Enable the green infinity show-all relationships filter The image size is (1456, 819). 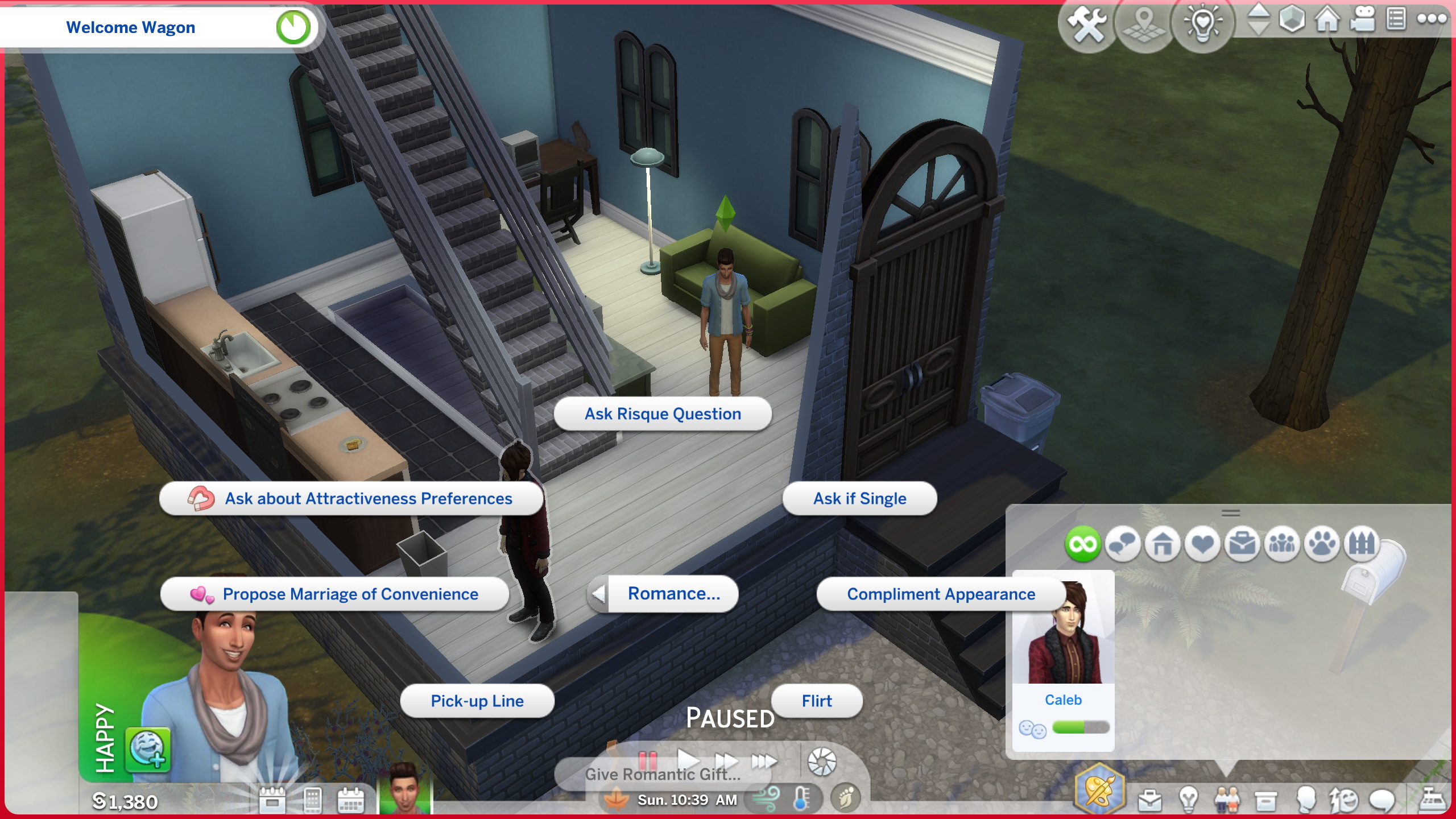(x=1082, y=545)
